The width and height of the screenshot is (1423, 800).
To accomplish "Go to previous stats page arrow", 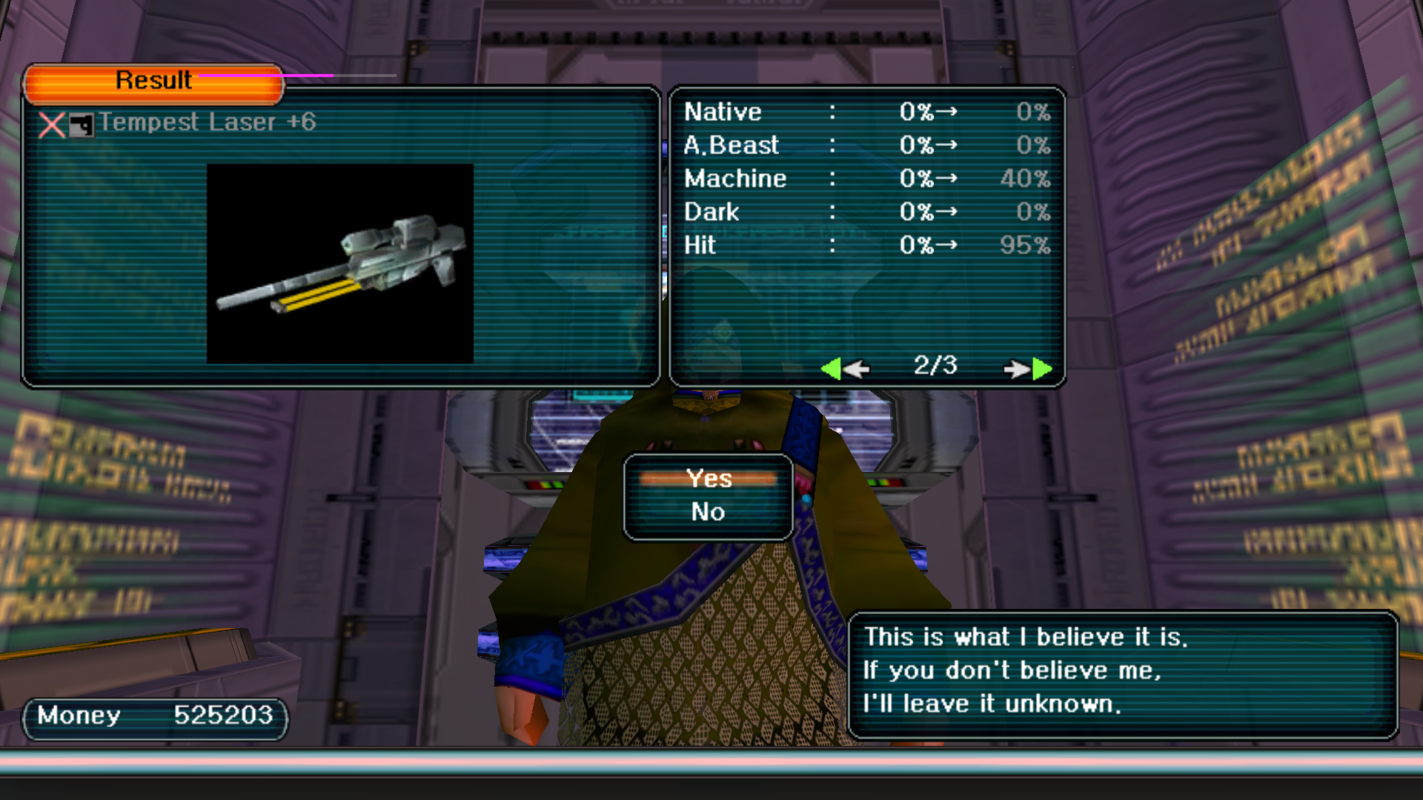I will 843,369.
